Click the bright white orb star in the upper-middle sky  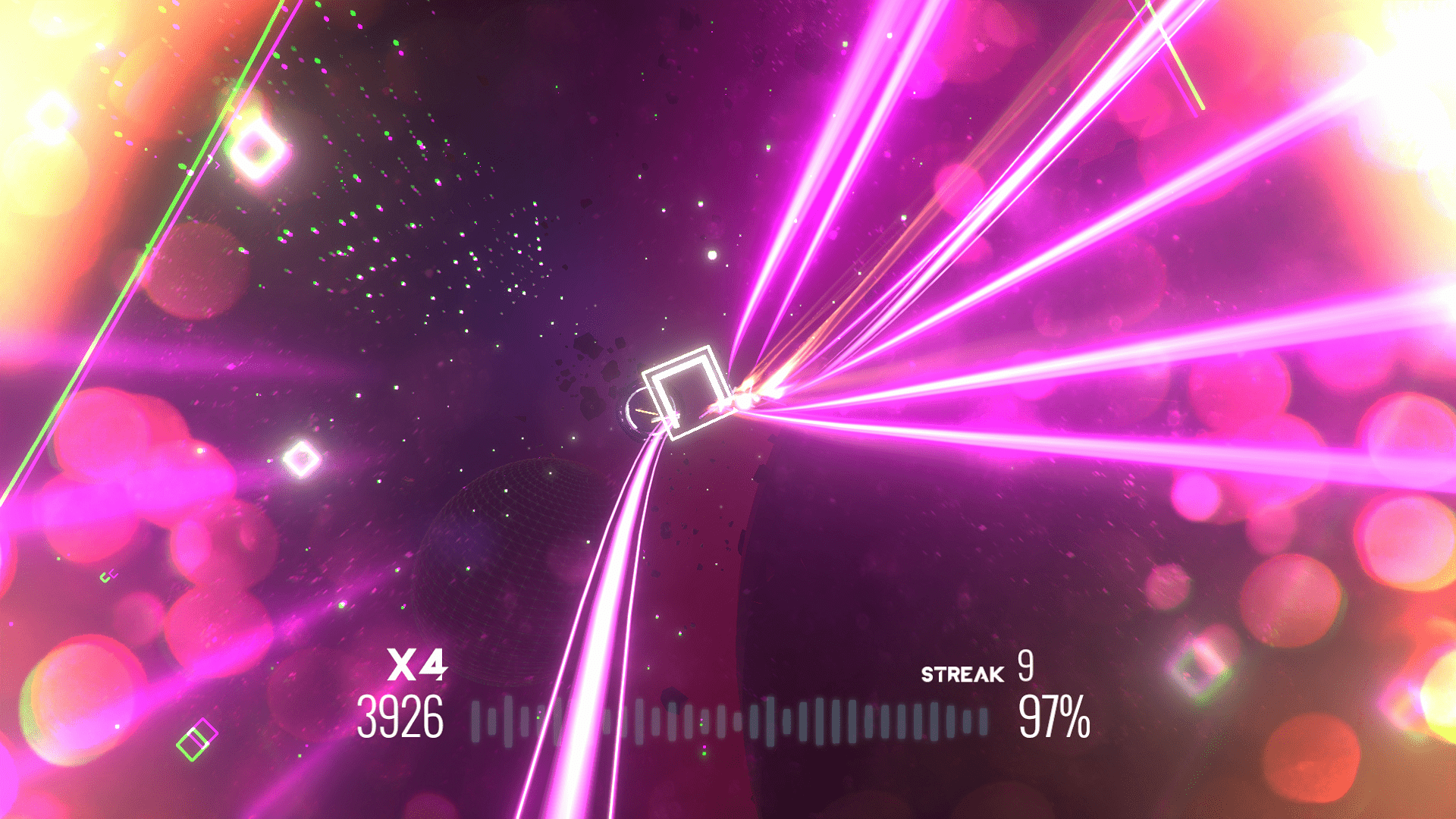[x=711, y=256]
